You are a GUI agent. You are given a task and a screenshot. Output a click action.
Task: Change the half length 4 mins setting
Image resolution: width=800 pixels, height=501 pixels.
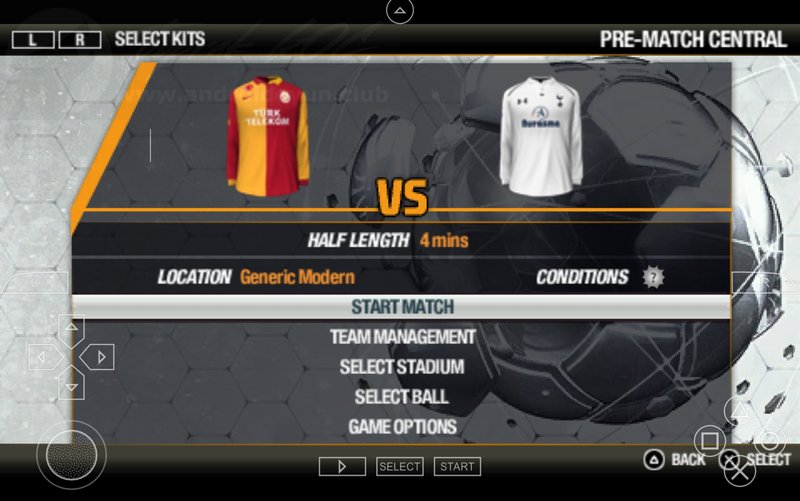tap(444, 240)
